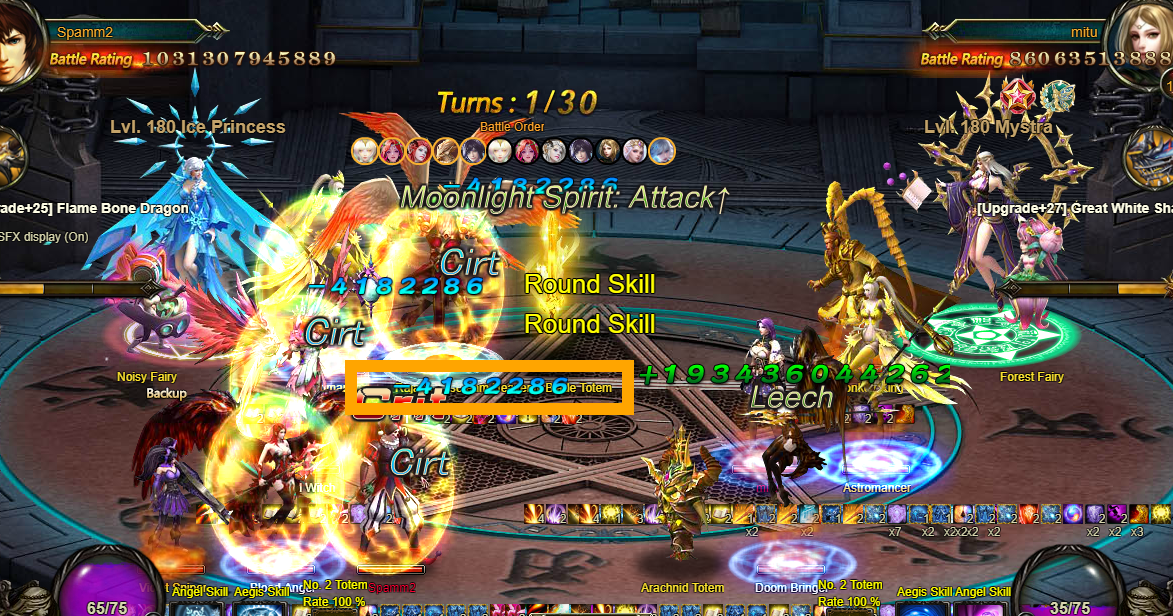Activate Spamm2's Aegis Skill icon
The width and height of the screenshot is (1173, 616).
tap(259, 608)
